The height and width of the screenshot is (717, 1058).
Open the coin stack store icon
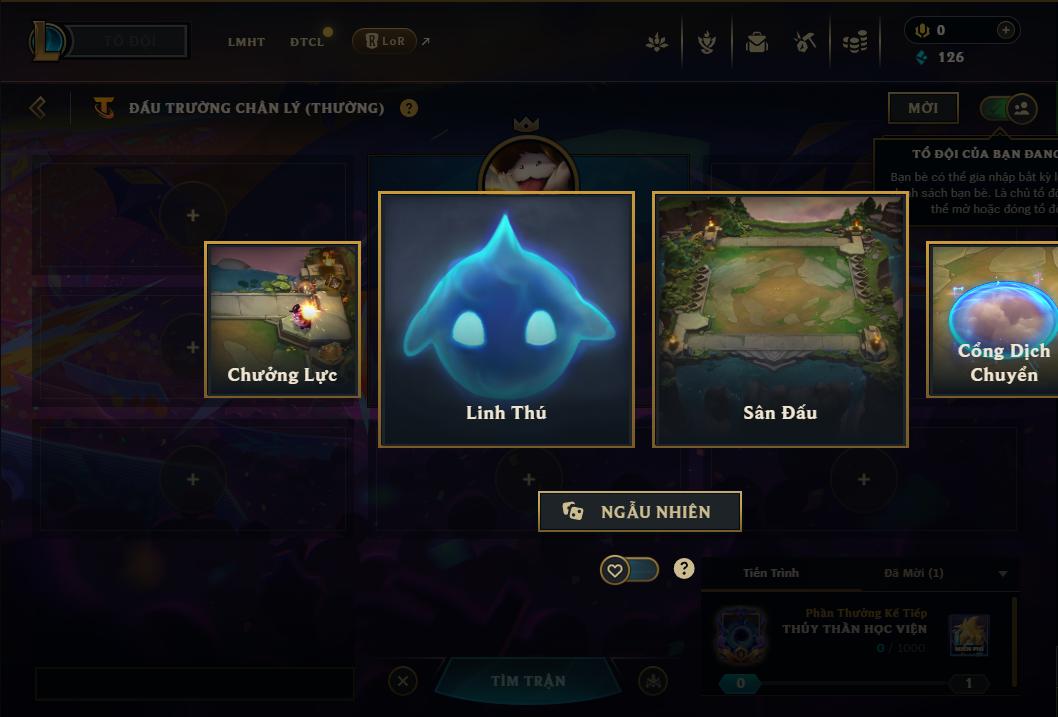pyautogui.click(x=854, y=42)
